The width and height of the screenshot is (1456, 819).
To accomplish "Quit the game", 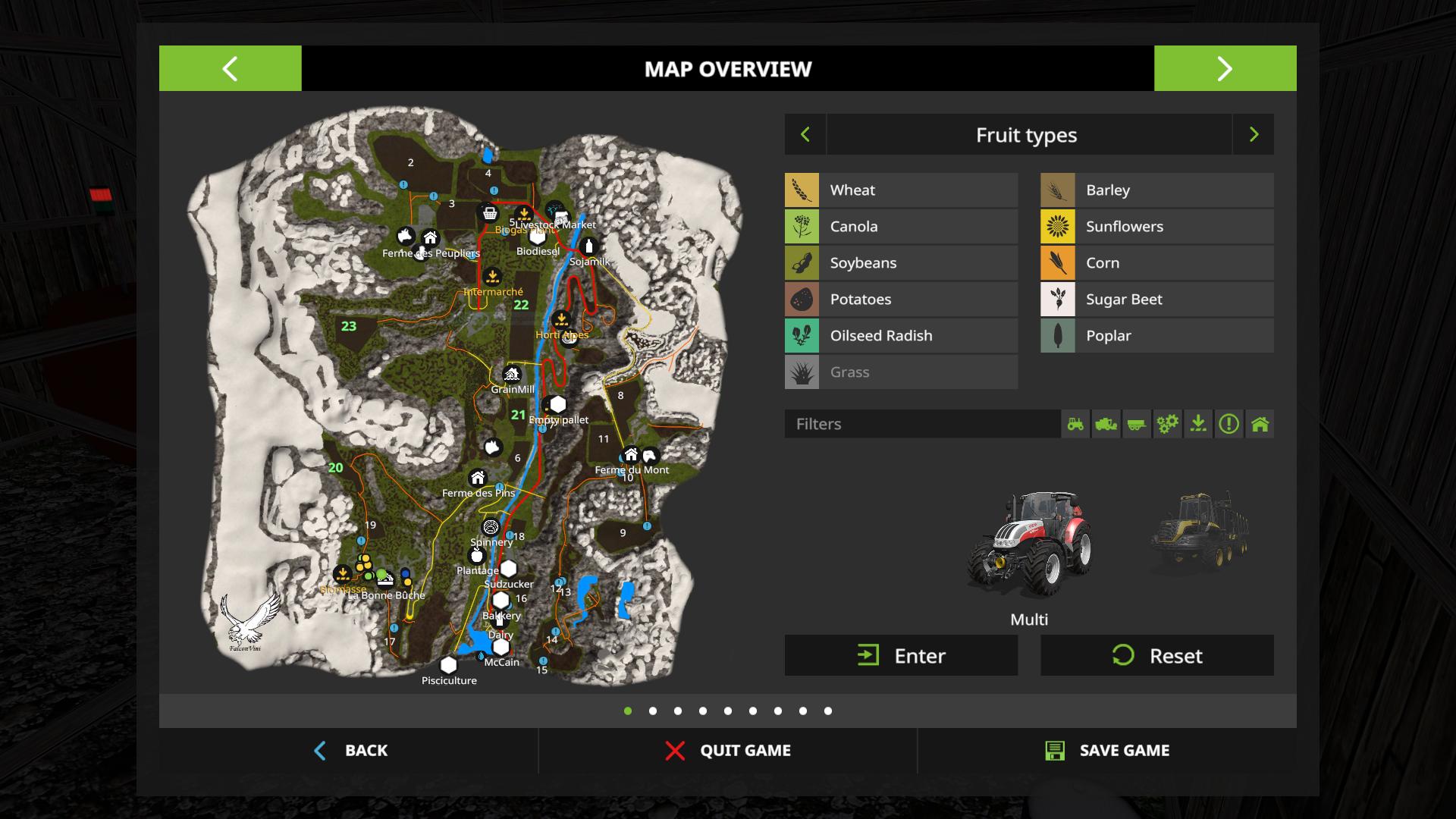I will coord(727,751).
